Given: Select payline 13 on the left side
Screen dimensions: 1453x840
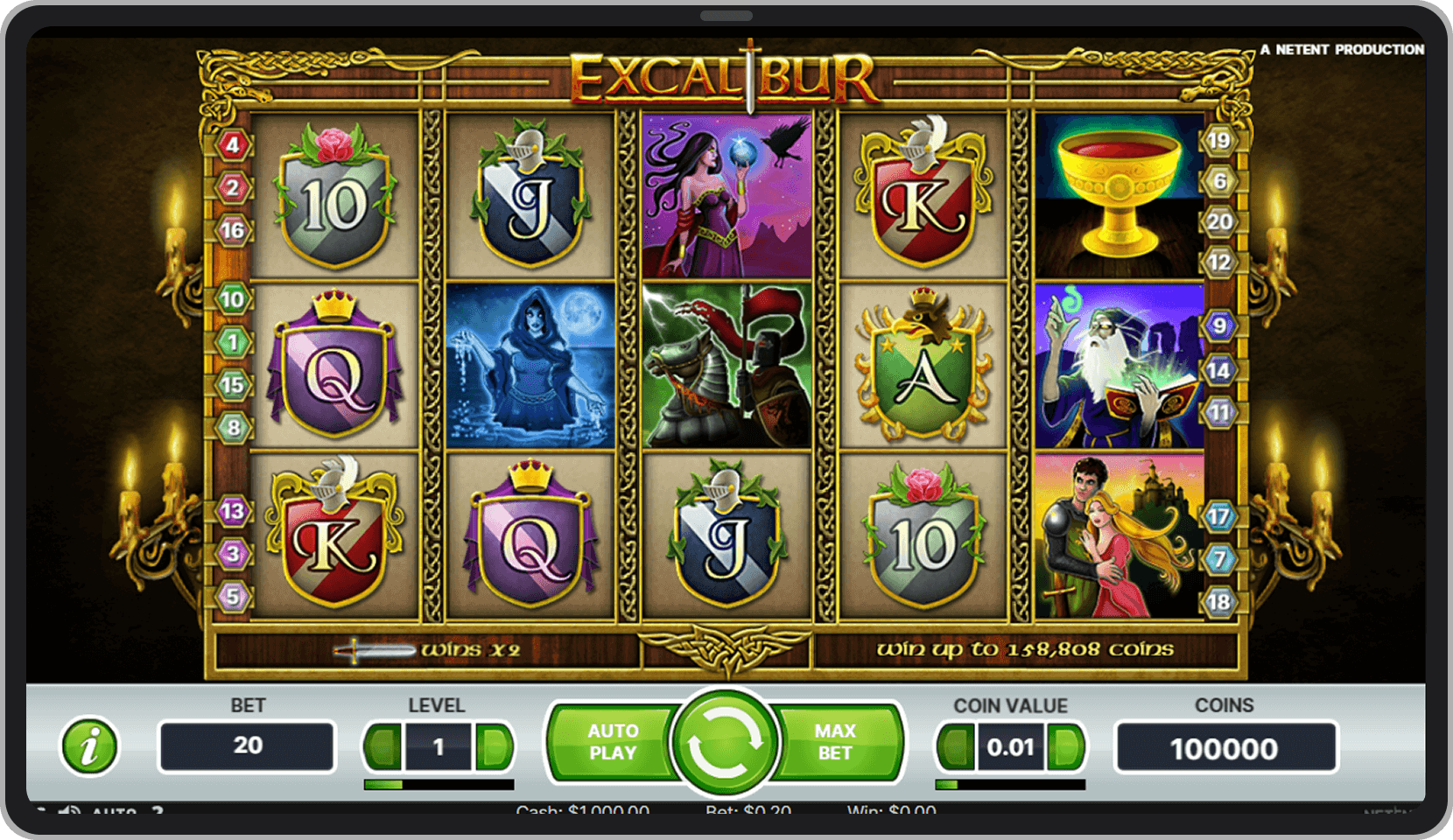Looking at the screenshot, I should pos(233,510).
